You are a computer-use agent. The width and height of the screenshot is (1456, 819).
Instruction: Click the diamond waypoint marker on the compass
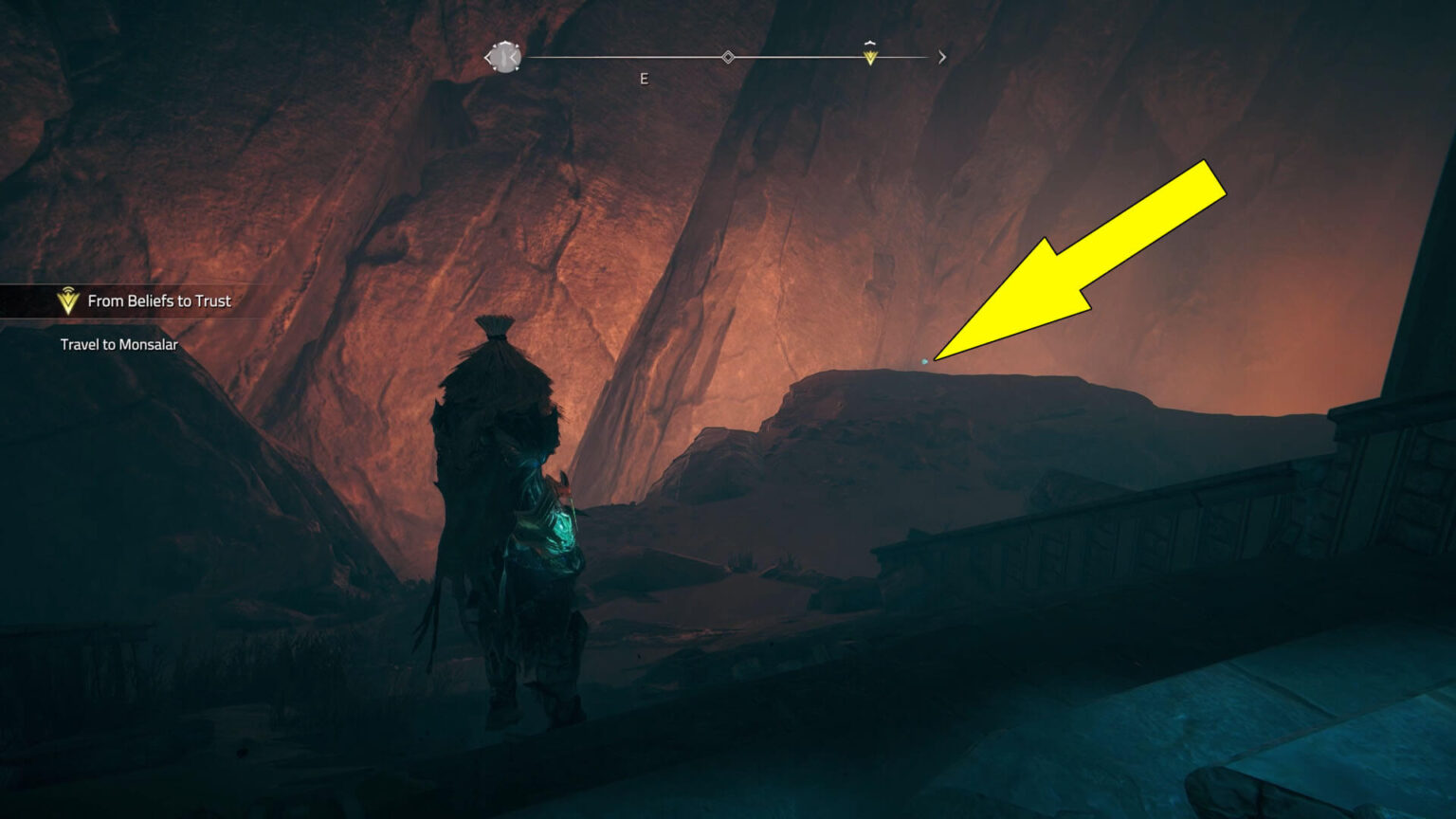728,56
